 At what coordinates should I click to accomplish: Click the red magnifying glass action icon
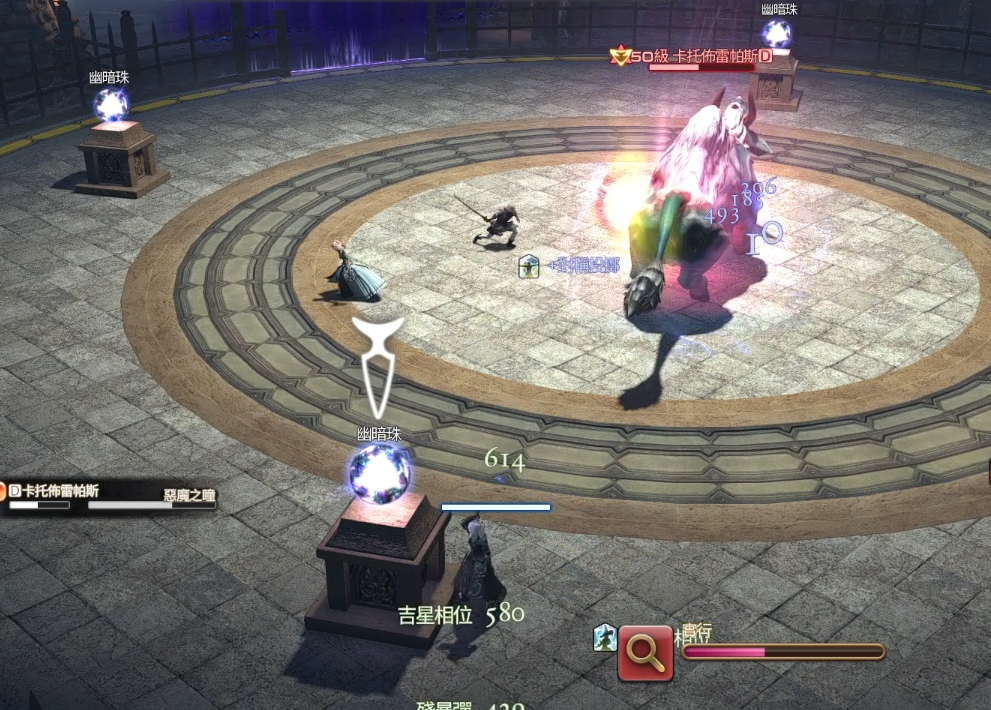click(x=645, y=652)
